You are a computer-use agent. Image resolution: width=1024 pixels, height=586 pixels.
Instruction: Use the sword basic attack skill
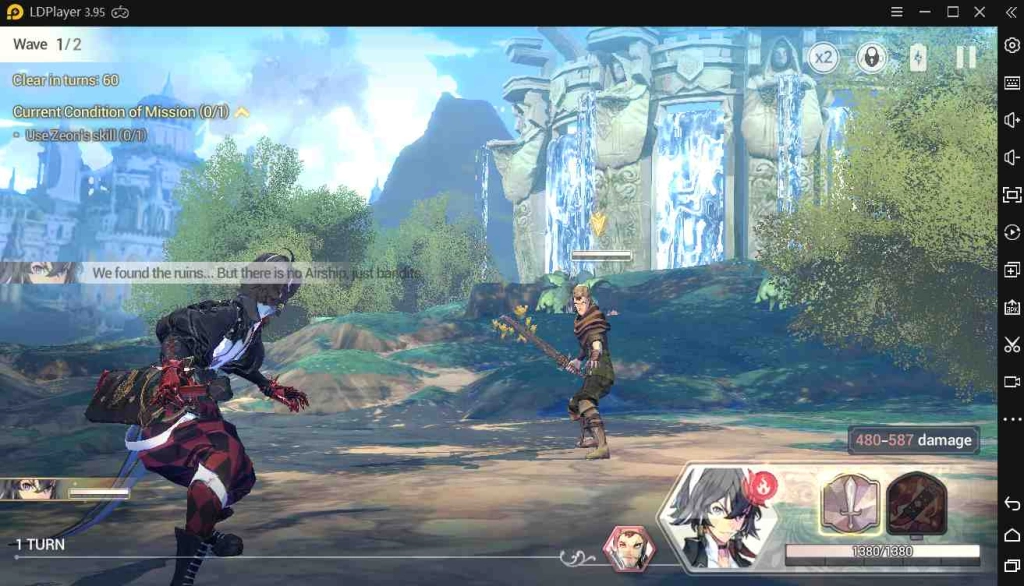[x=850, y=502]
